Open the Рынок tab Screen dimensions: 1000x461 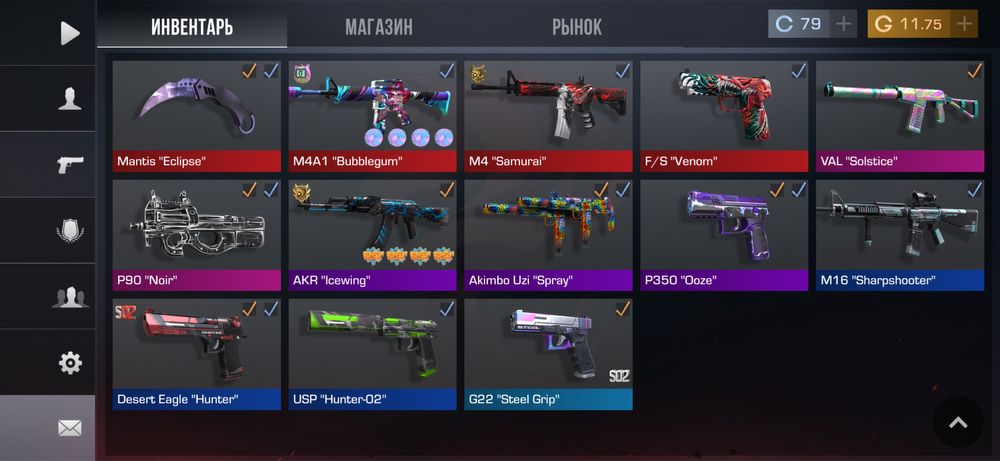(x=577, y=27)
